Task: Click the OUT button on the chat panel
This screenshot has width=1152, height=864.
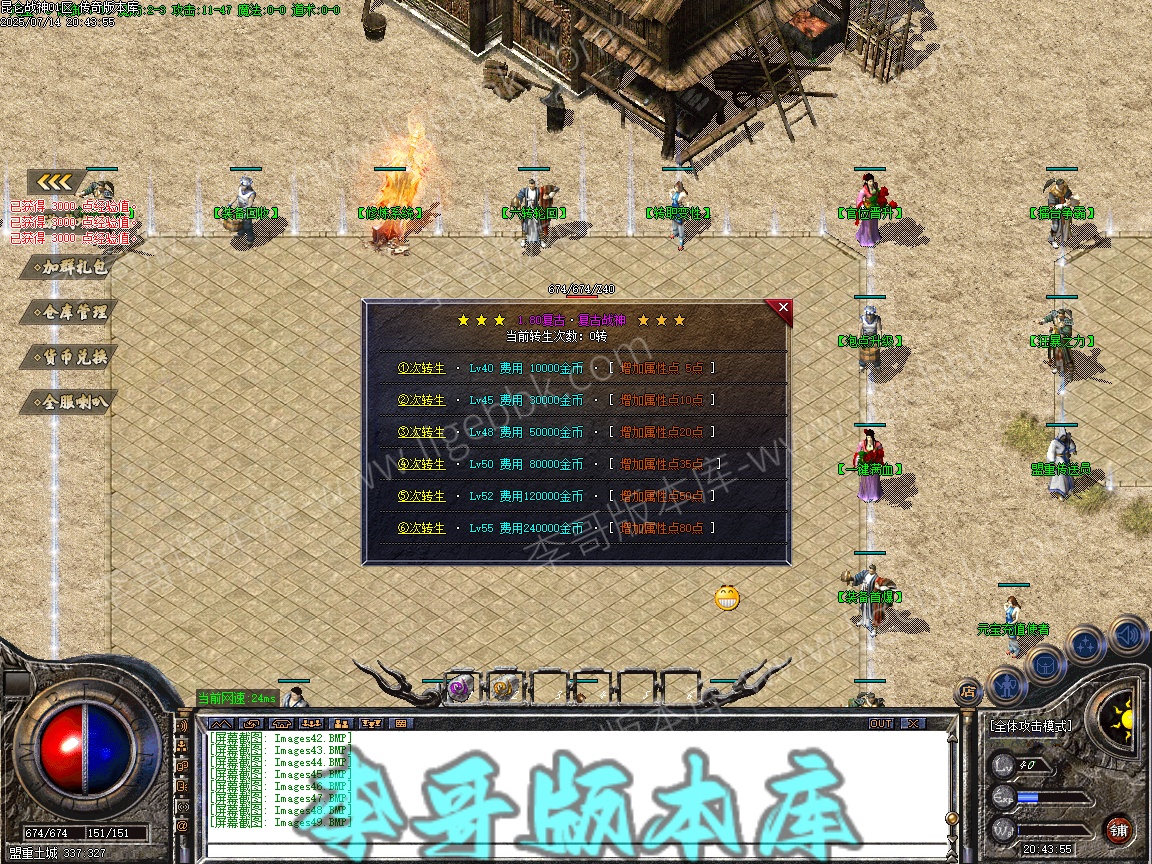Action: click(880, 723)
